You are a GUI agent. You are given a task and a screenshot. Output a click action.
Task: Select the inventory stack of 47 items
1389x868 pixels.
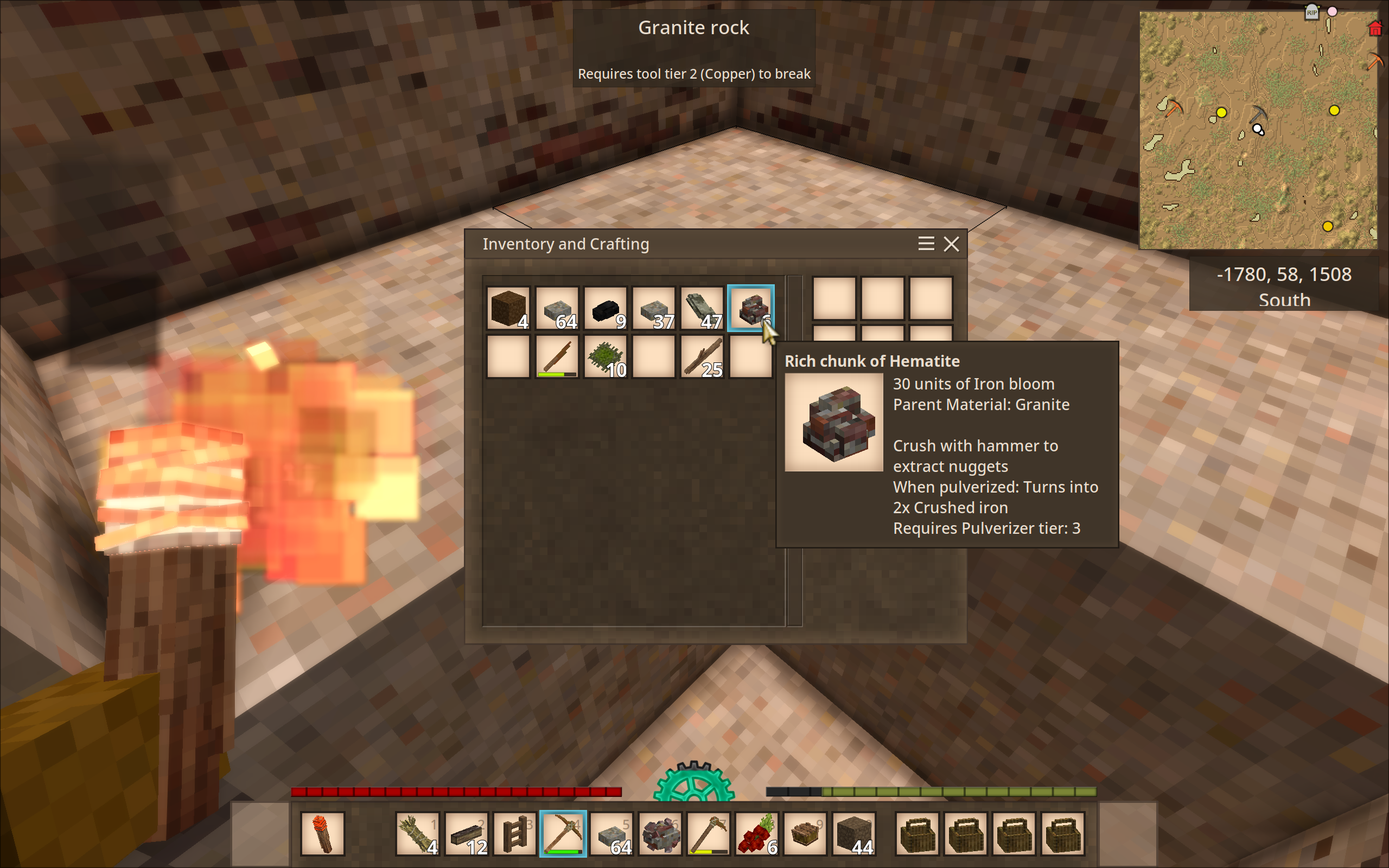point(703,308)
